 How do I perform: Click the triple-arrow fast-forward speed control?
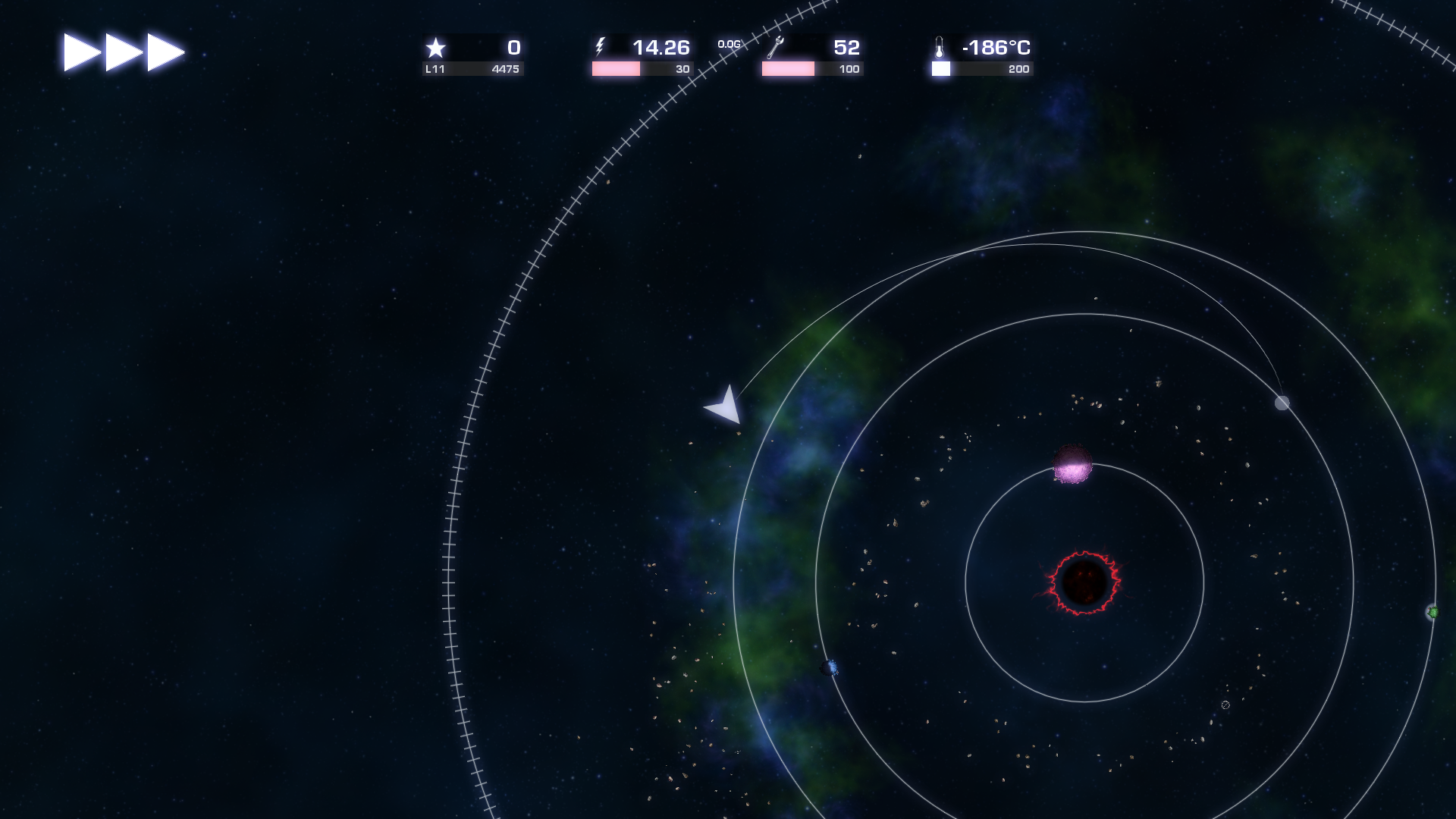click(x=124, y=52)
